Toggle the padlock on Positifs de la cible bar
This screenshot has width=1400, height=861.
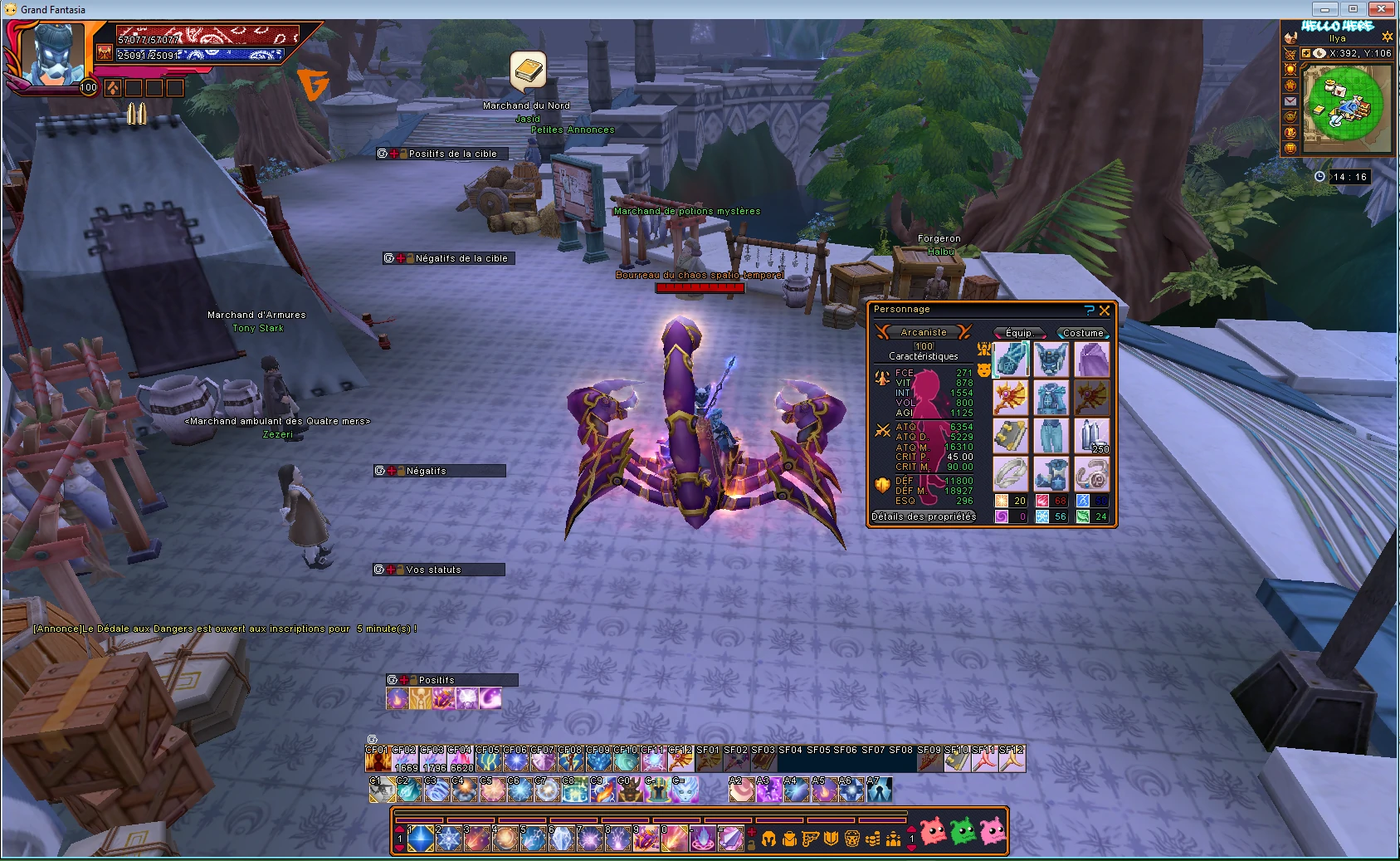pyautogui.click(x=402, y=154)
